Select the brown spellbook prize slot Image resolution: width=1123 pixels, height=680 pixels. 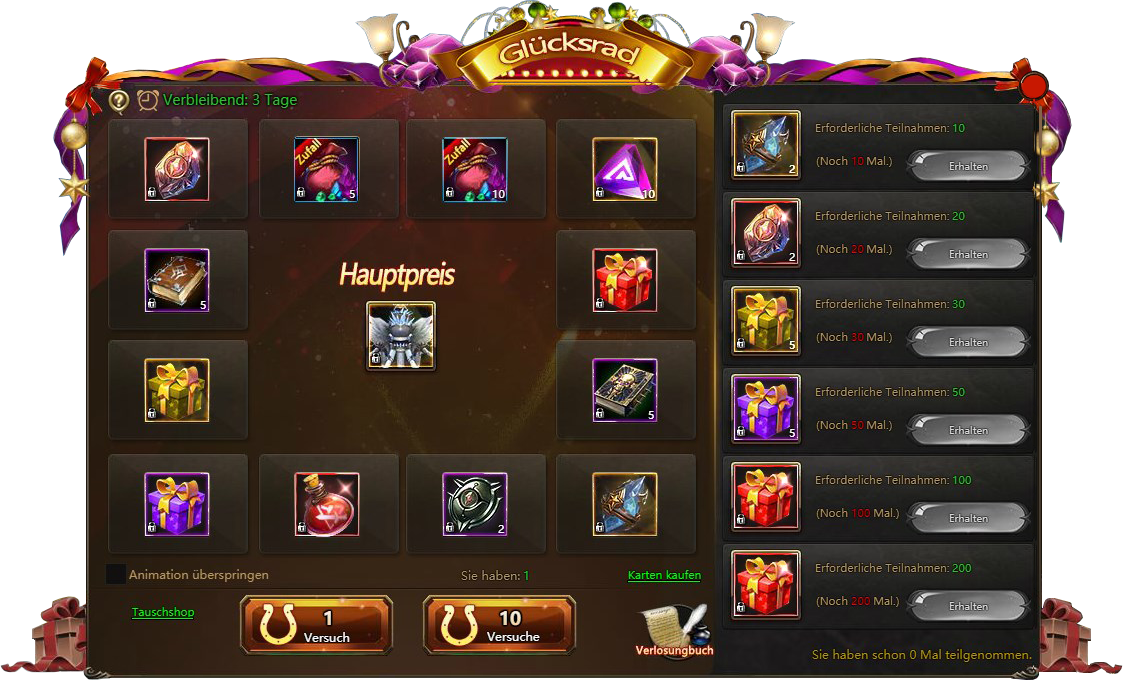[177, 280]
